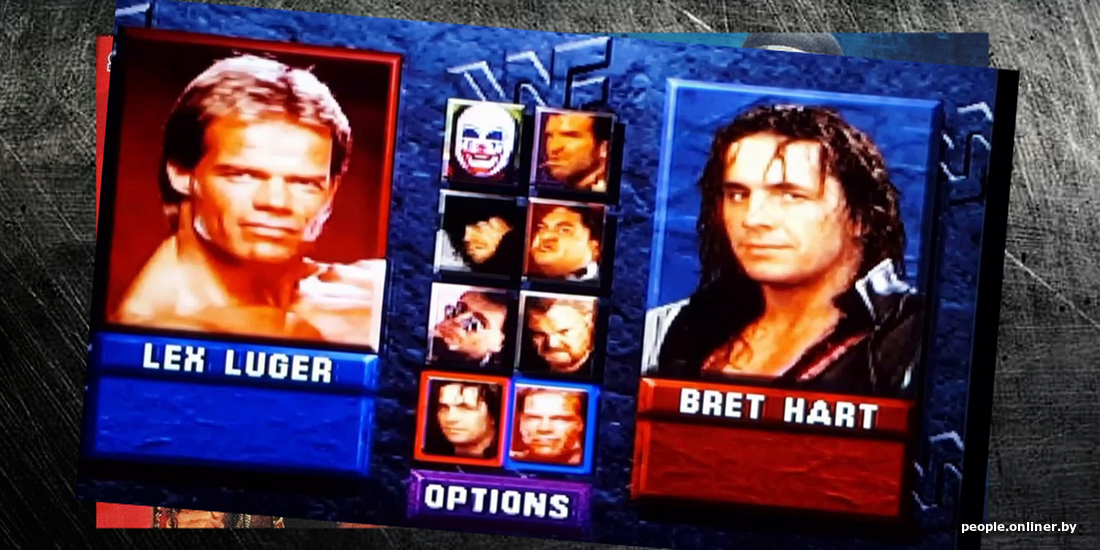Pick the blue-highlighted wrestler portrait
Image resolution: width=1100 pixels, height=550 pixels.
coord(551,426)
